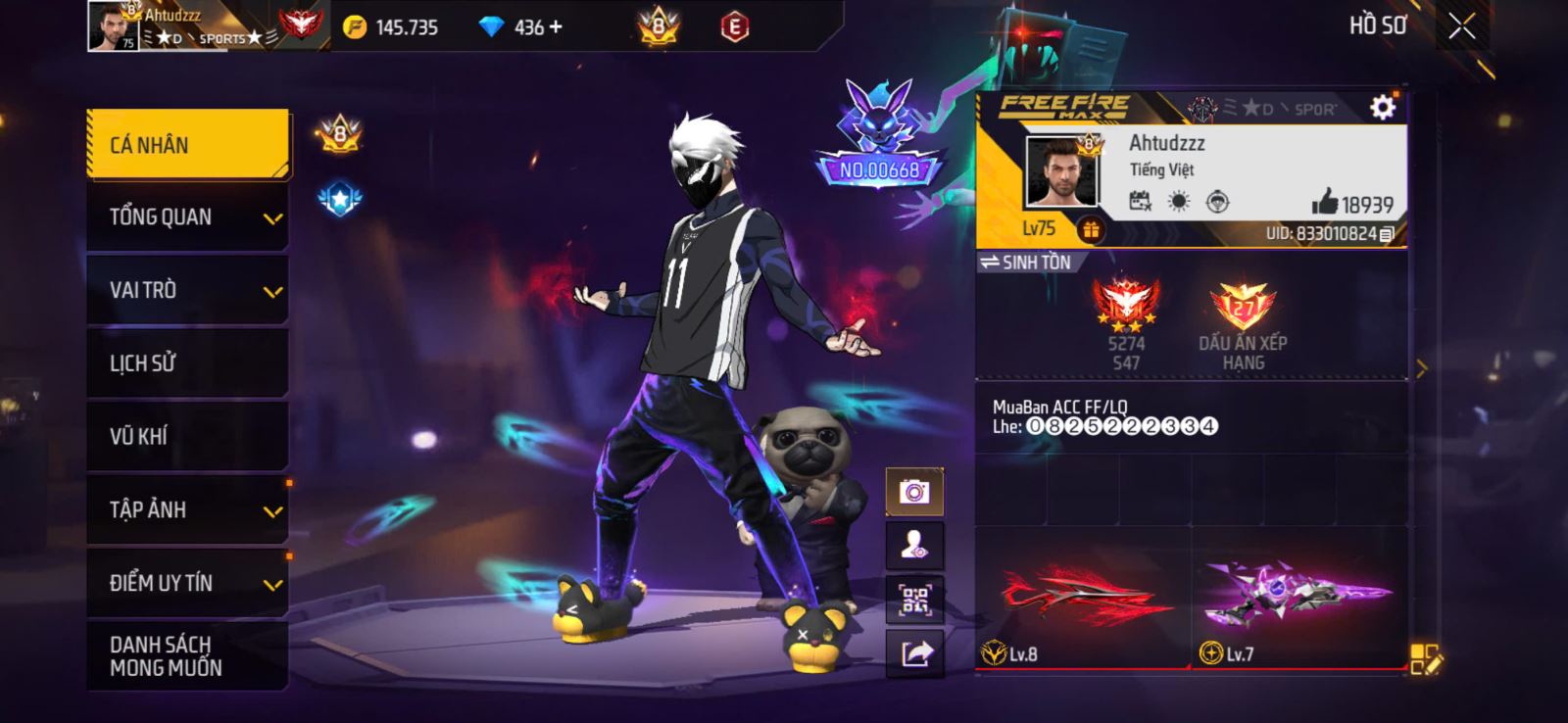Open the Lịch Sử page
1568x723 pixels.
pos(187,363)
